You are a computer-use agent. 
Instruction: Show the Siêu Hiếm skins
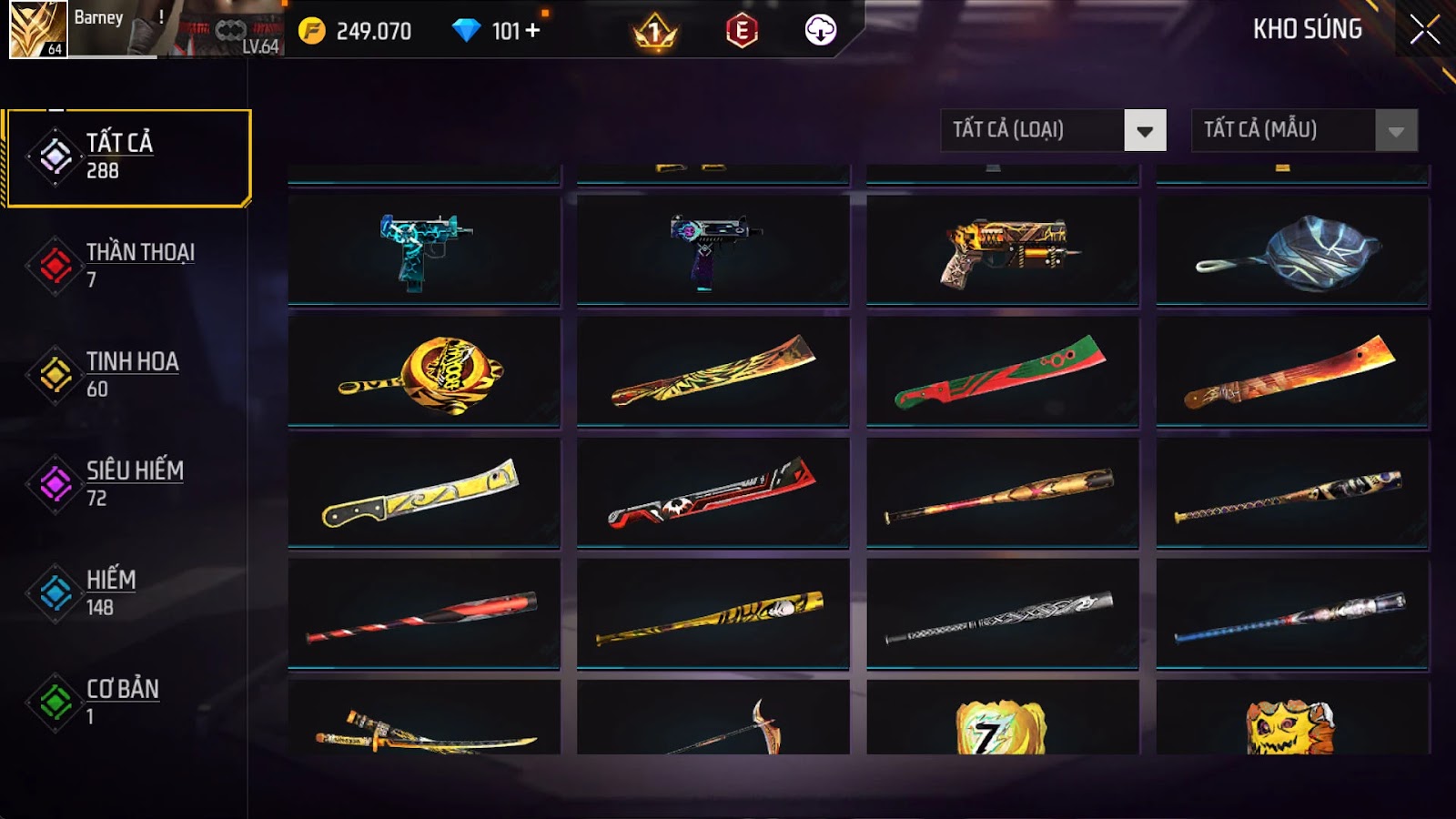(x=128, y=483)
